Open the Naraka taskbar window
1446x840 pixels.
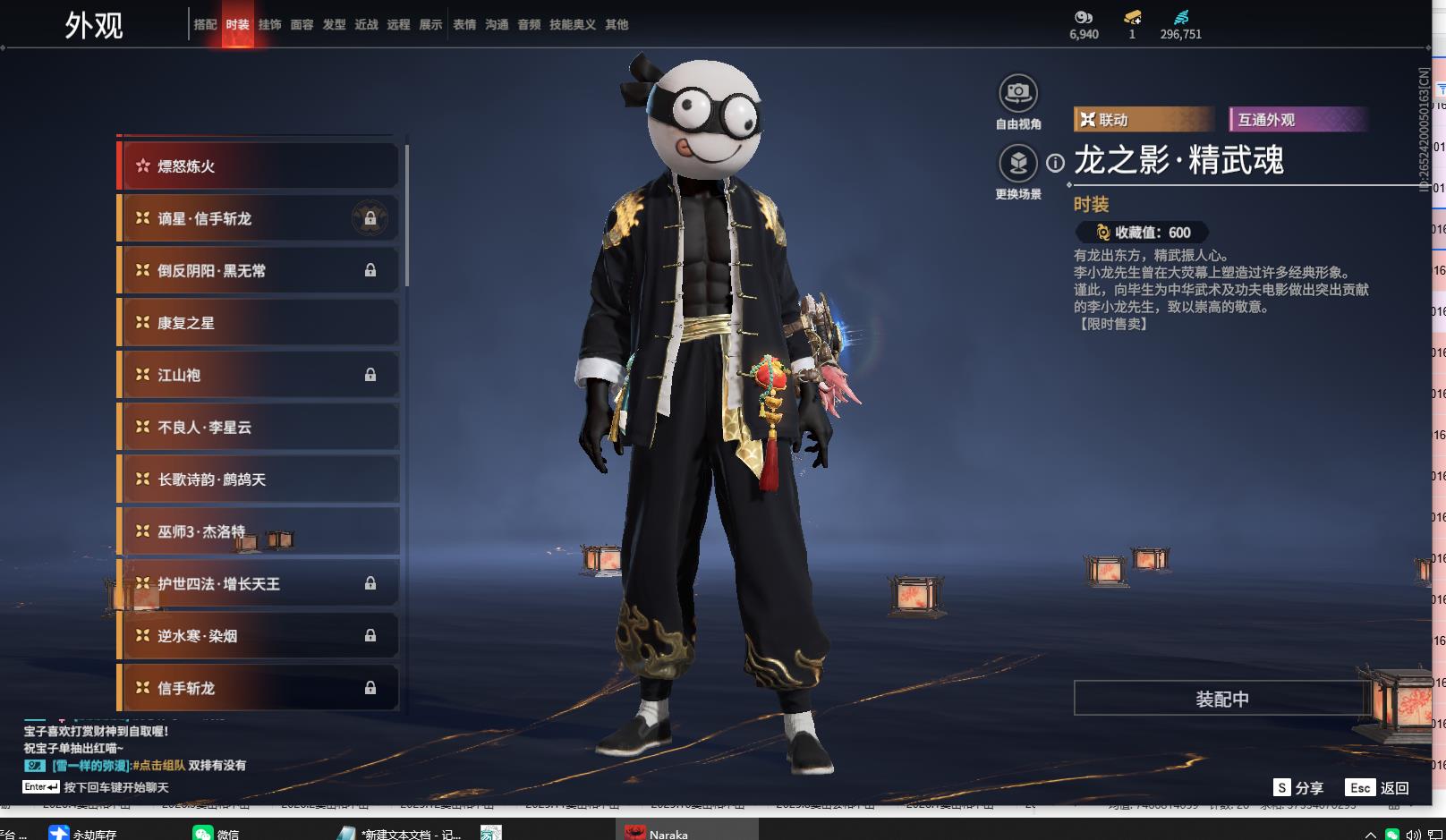(689, 833)
